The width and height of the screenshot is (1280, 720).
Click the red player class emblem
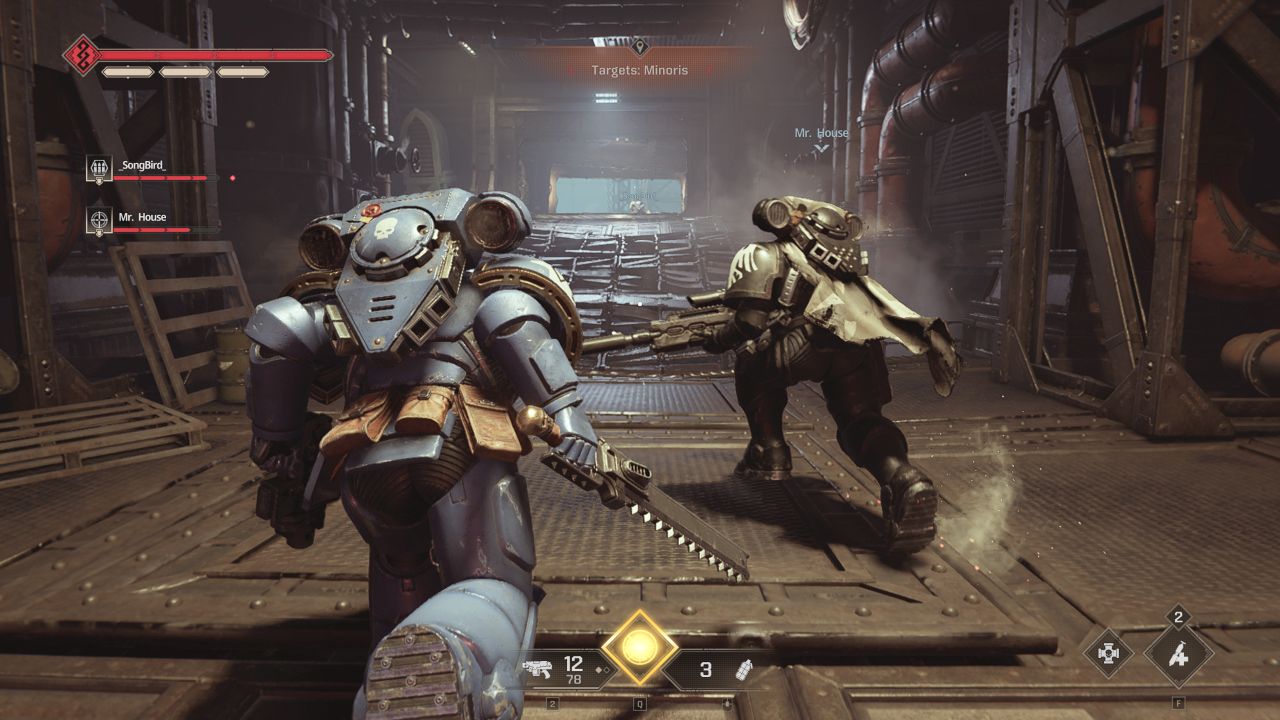click(81, 55)
